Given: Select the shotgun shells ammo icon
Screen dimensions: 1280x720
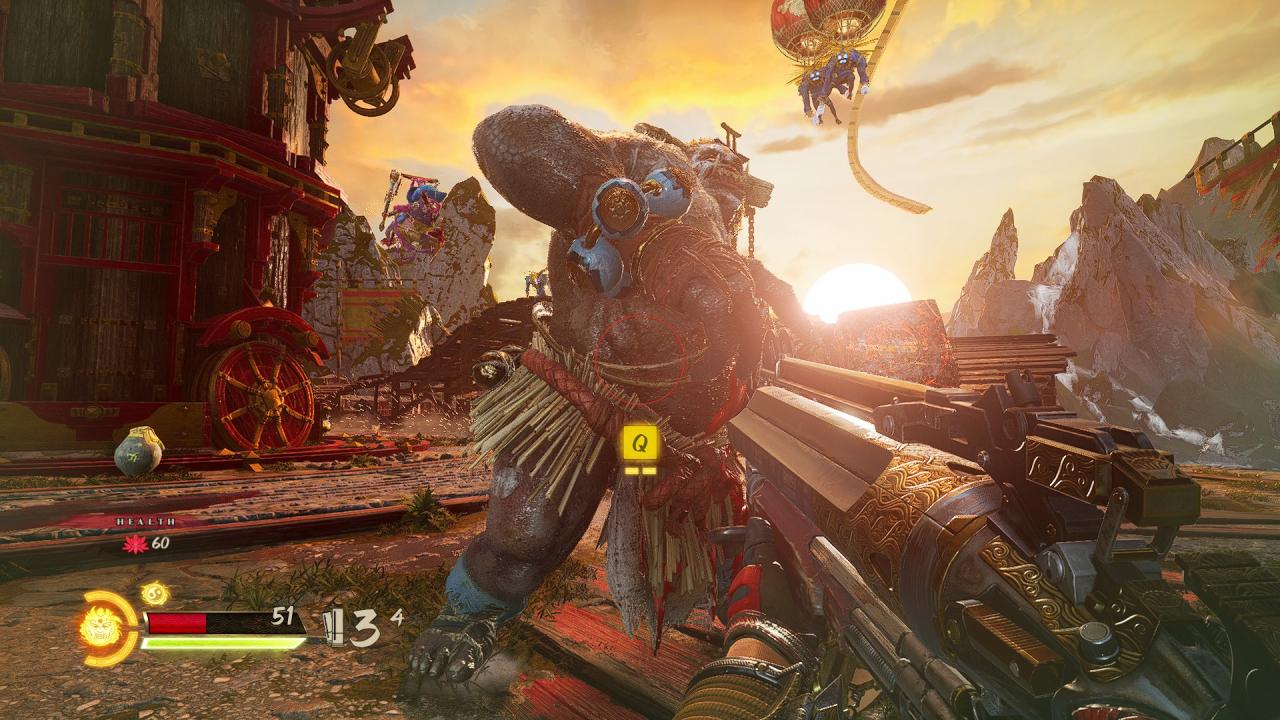Looking at the screenshot, I should pos(334,626).
